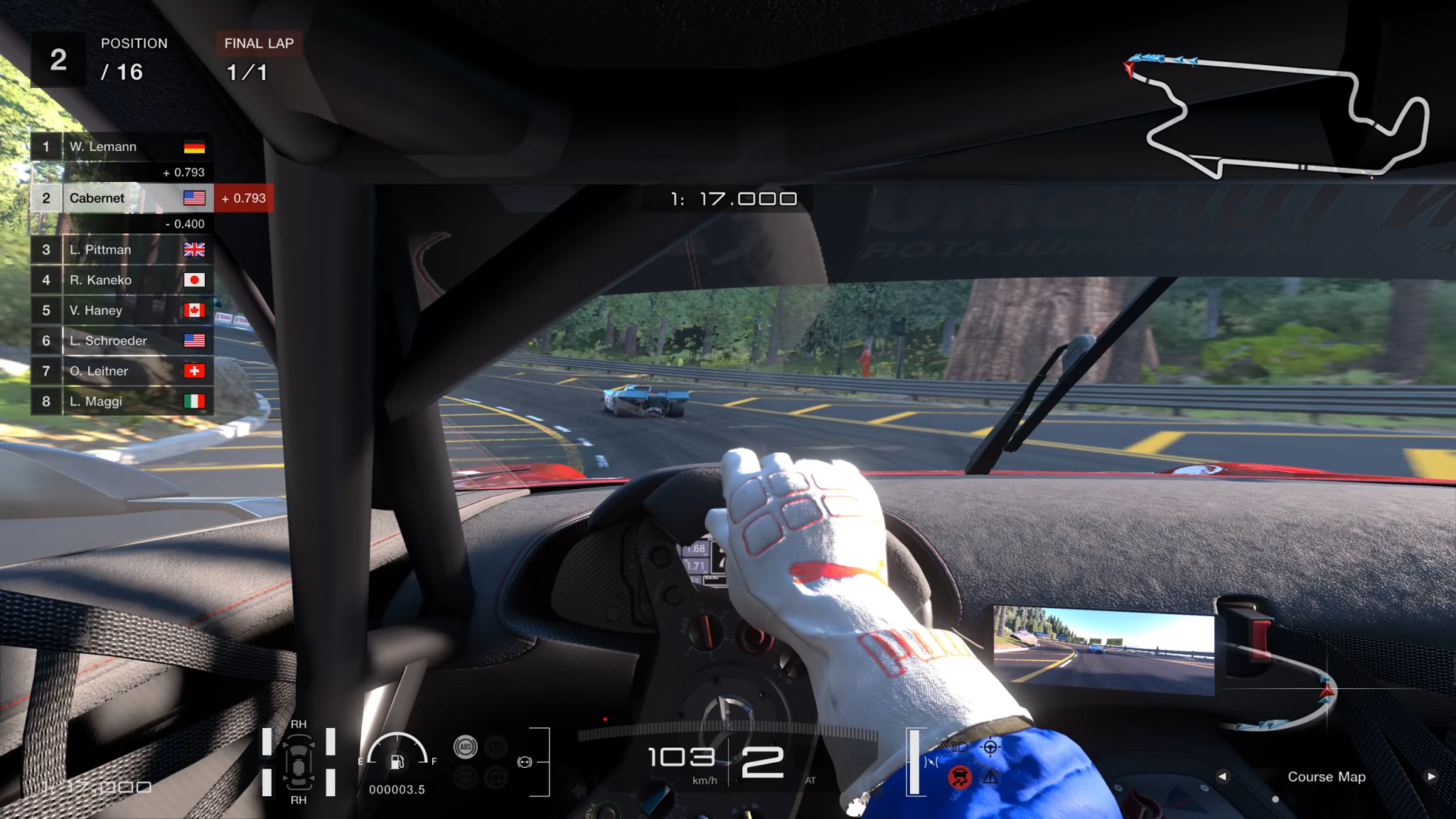The height and width of the screenshot is (819, 1456).
Task: Choose L. Pittman in the leaderboard
Action: (121, 250)
